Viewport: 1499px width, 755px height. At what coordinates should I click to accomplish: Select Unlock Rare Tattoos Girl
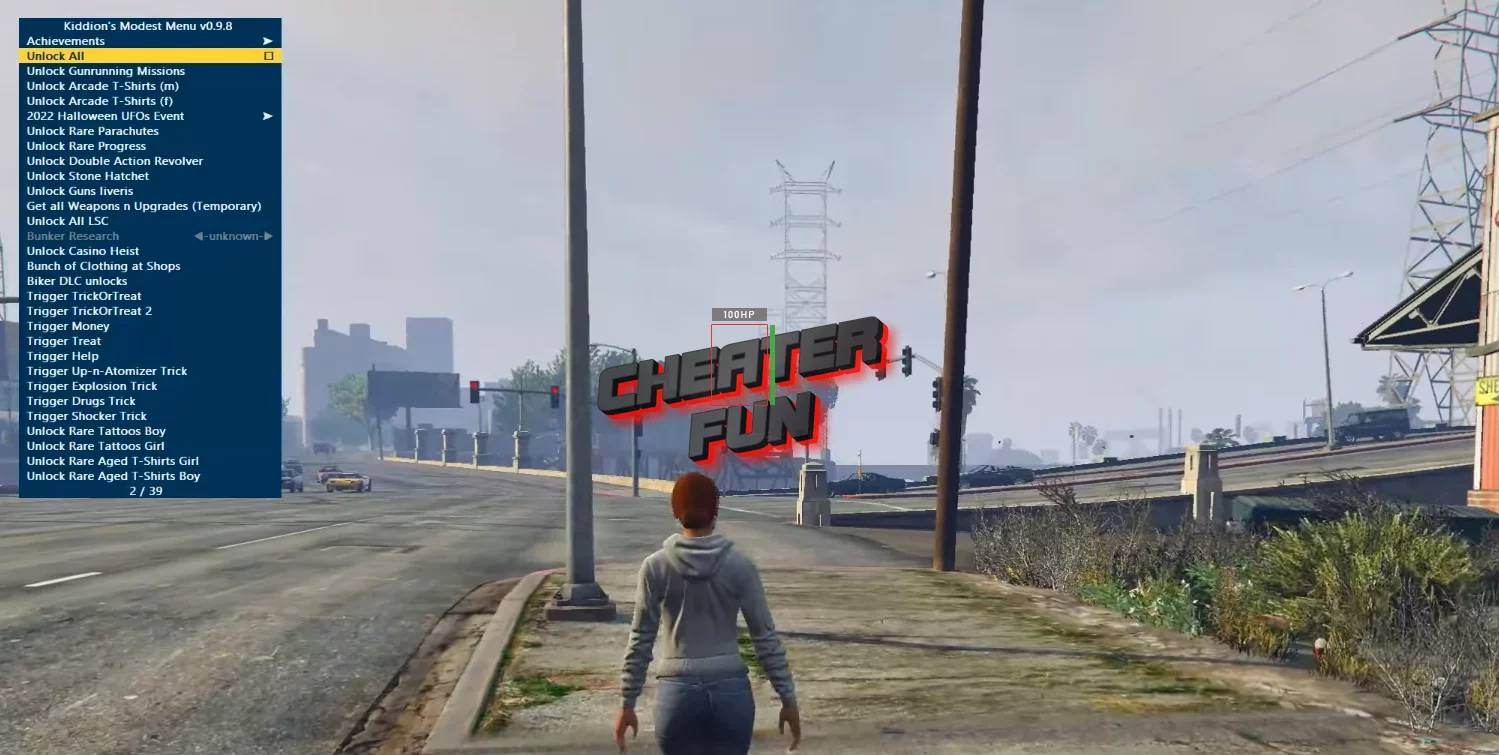tap(91, 445)
